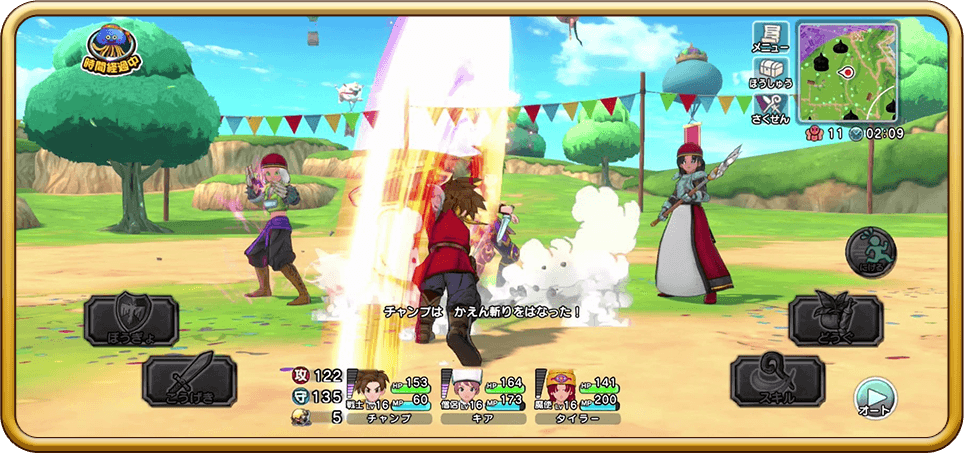This screenshot has width=964, height=453.
Task: Open the どうぐ items command
Action: pos(835,322)
